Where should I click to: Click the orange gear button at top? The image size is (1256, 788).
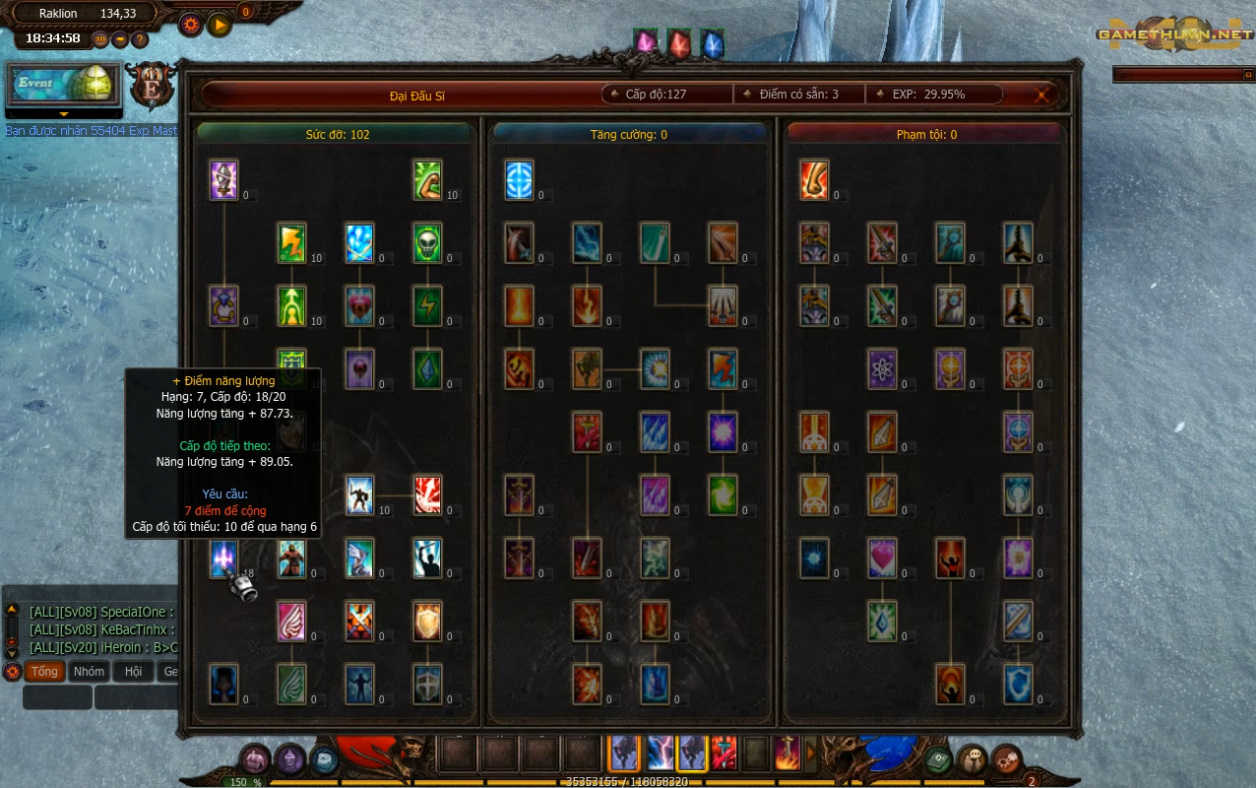190,24
